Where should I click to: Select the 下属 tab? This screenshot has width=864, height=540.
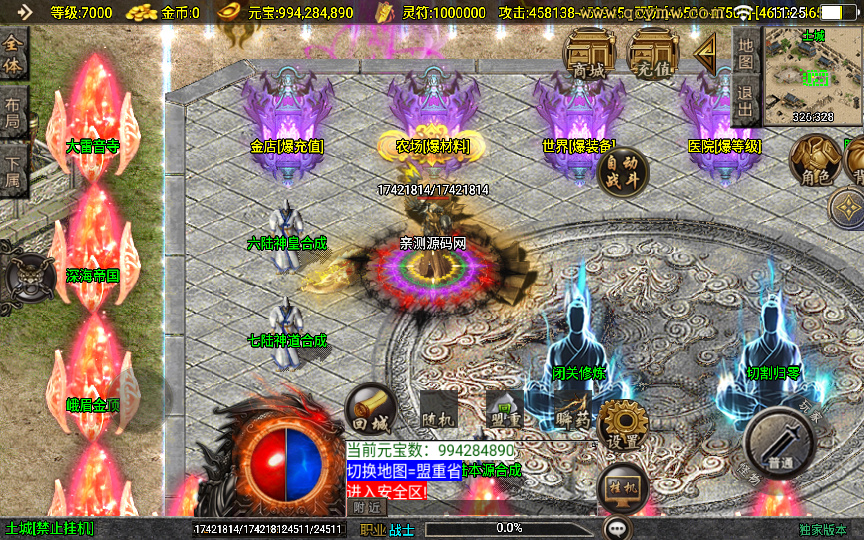tap(13, 168)
